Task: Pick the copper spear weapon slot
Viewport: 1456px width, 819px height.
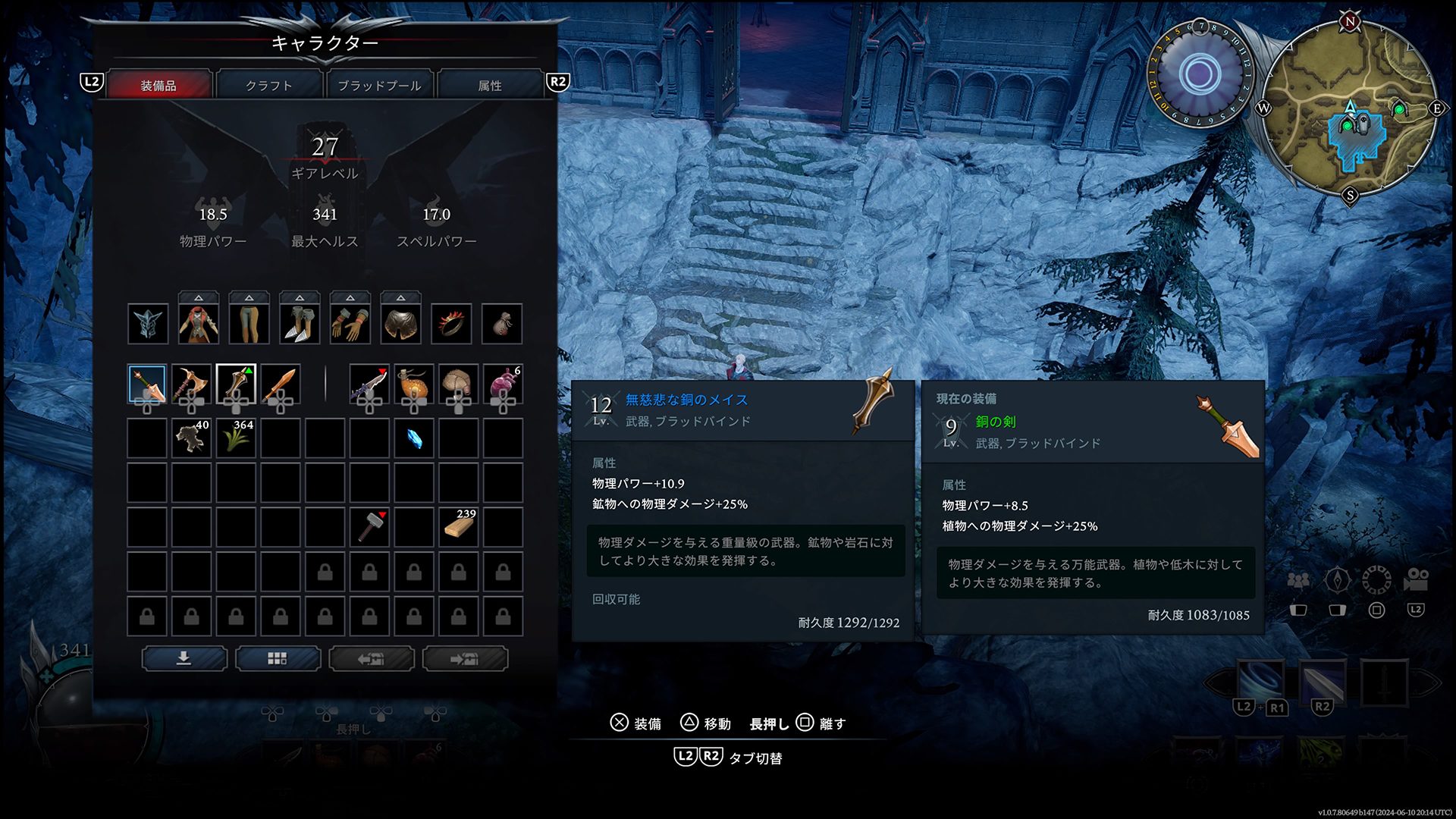Action: pyautogui.click(x=280, y=384)
